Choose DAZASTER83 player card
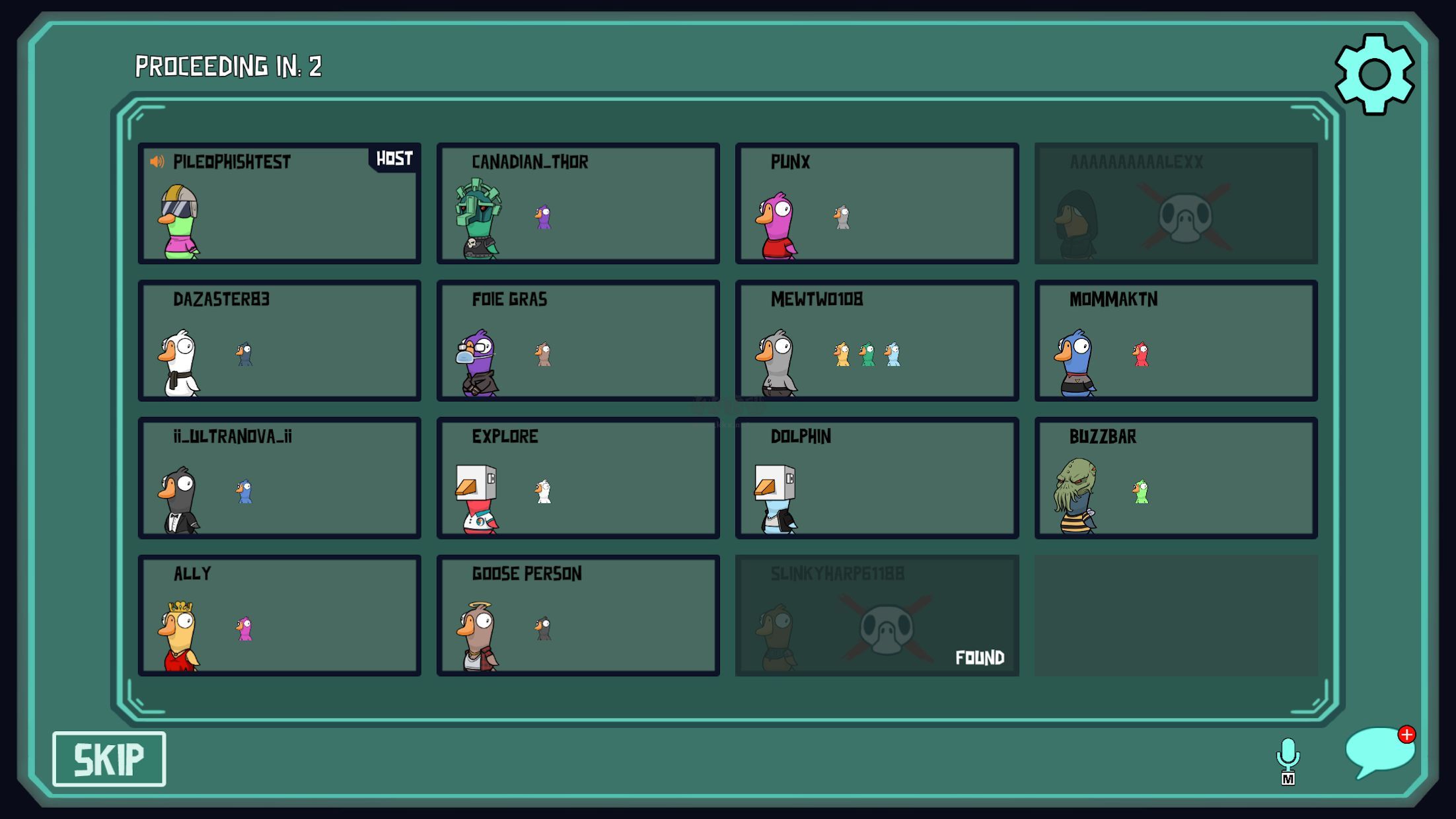Viewport: 1456px width, 819px height. click(x=279, y=341)
